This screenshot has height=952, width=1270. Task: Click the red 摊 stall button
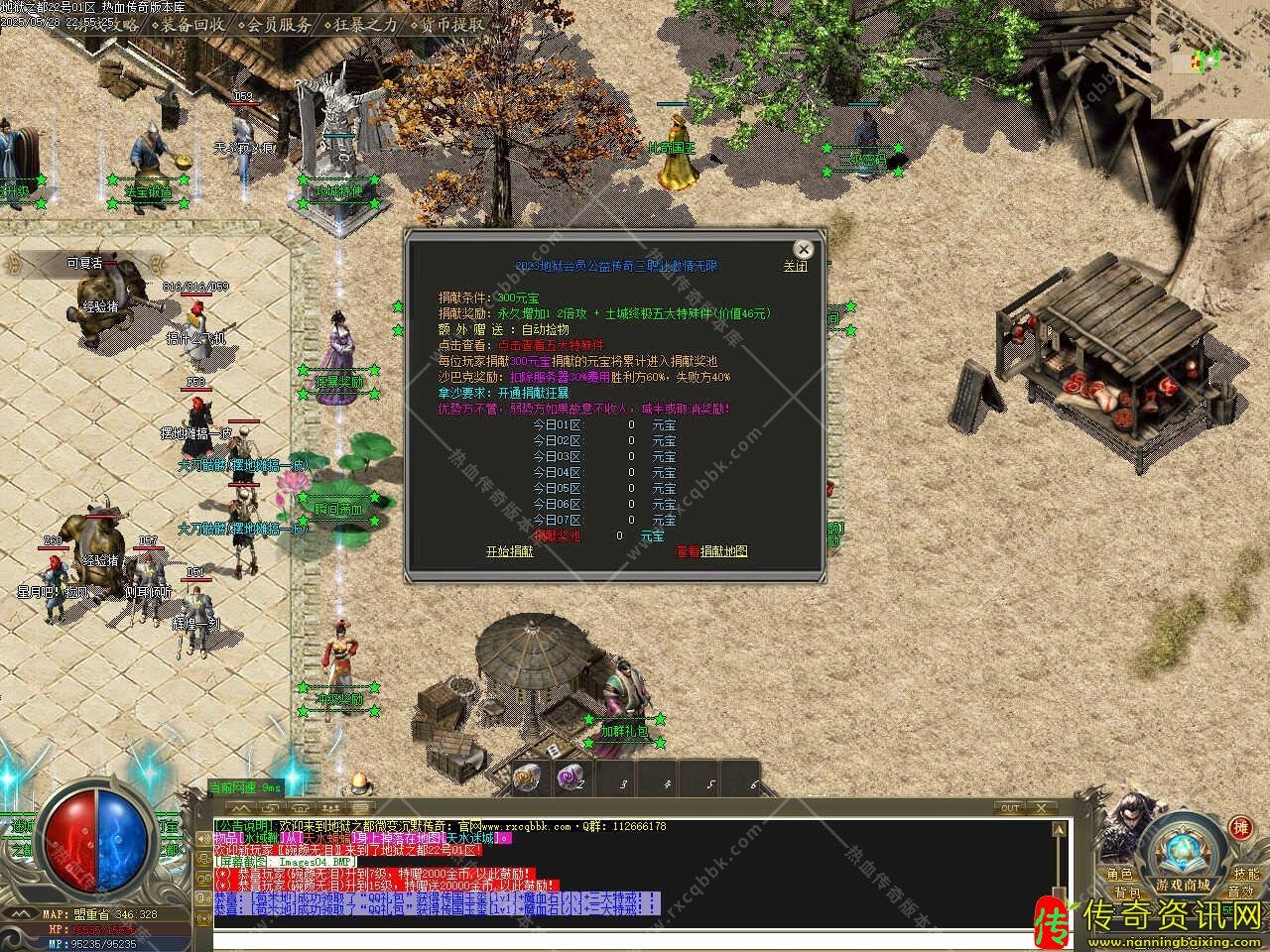click(1240, 828)
